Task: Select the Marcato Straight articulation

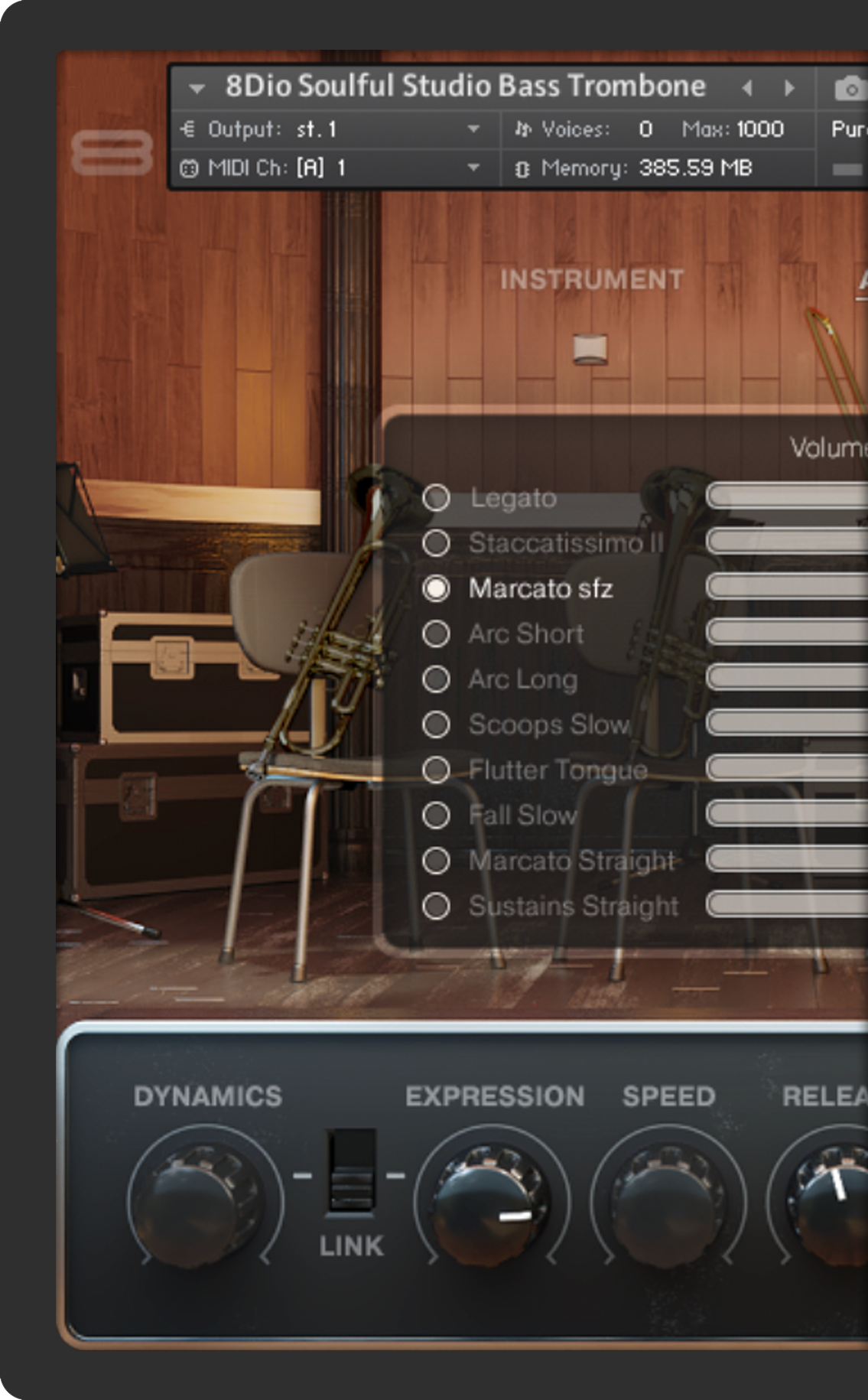Action: point(436,861)
